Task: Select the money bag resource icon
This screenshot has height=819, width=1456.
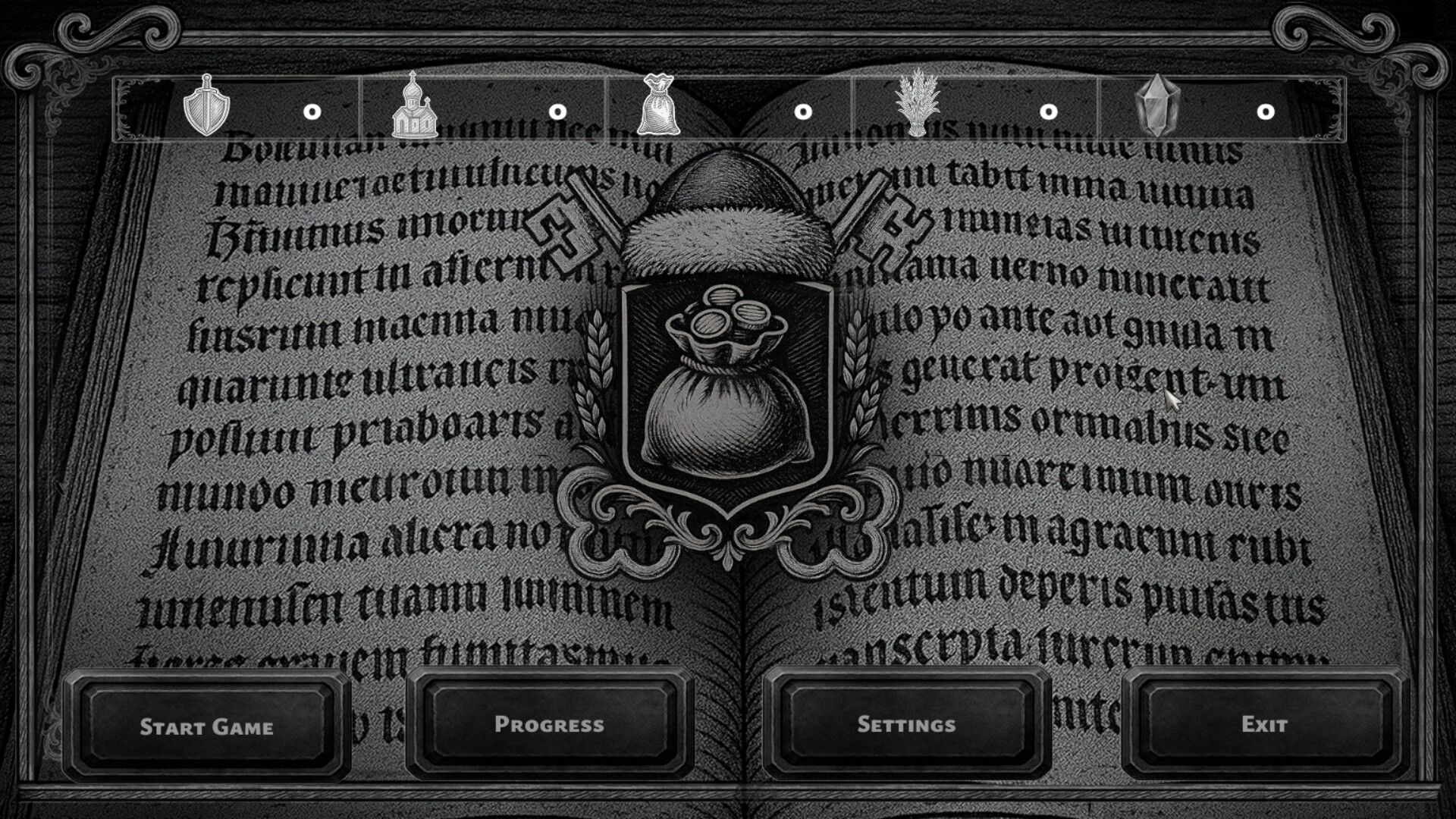Action: click(x=658, y=108)
